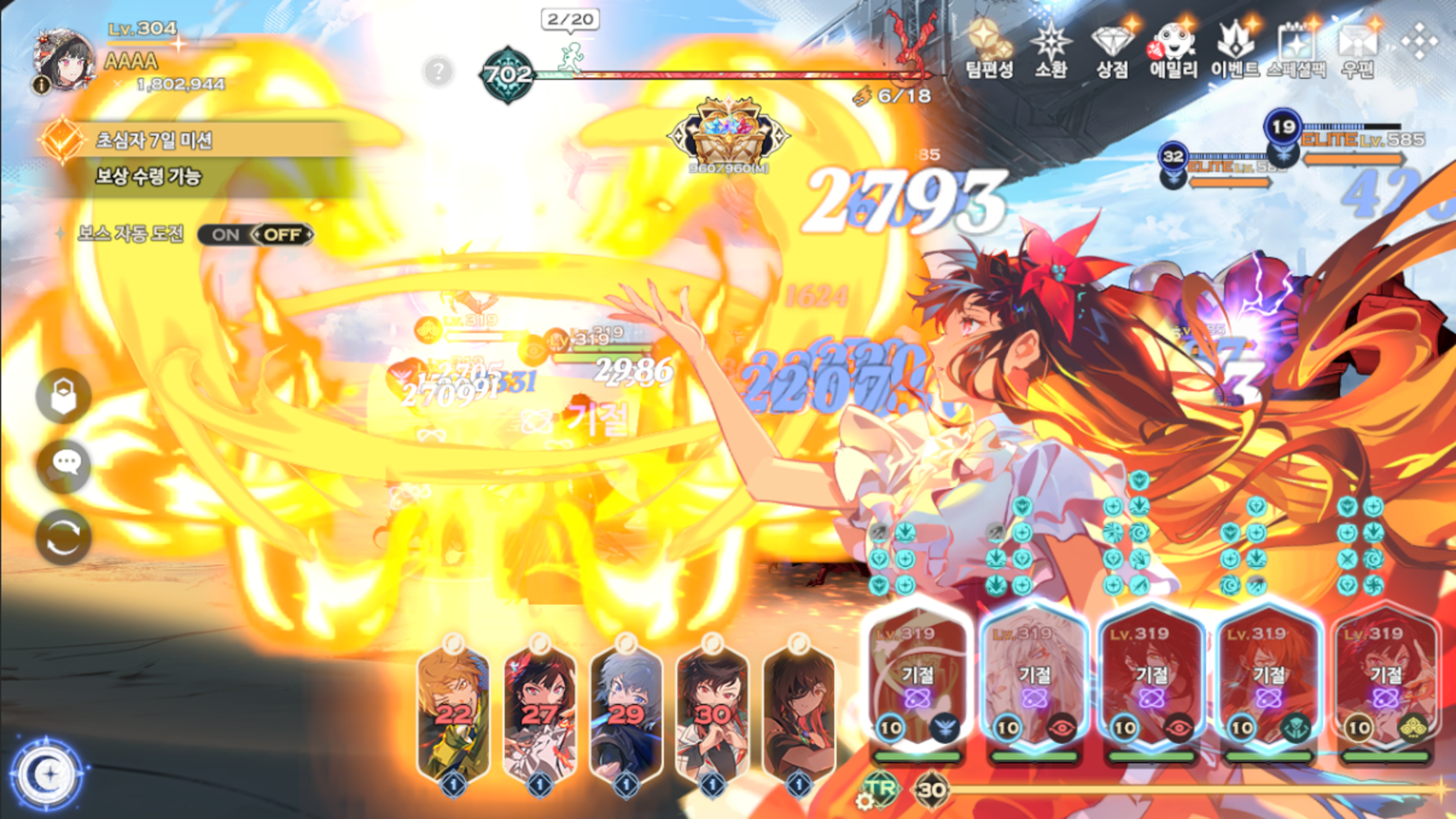Open chat with the speech bubble icon

click(63, 466)
